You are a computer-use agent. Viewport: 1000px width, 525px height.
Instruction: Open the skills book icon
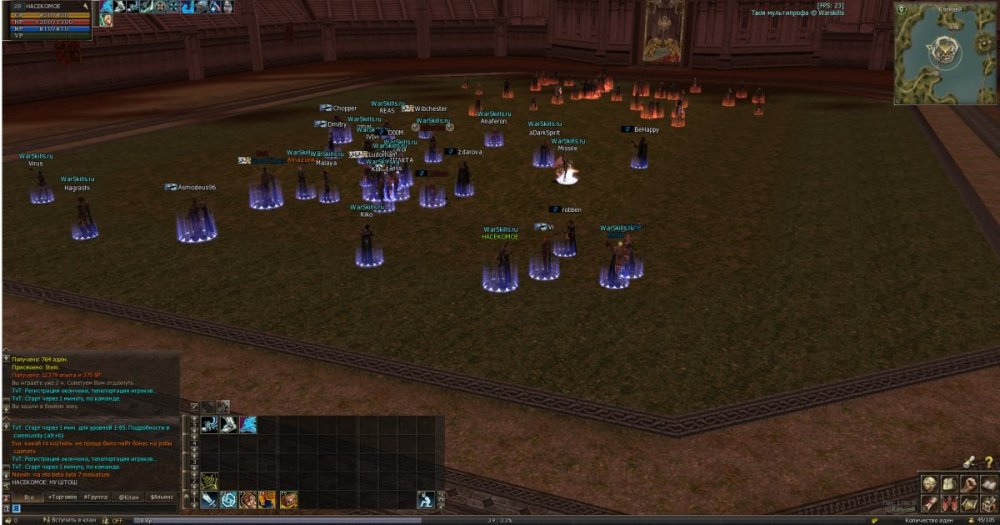click(987, 484)
